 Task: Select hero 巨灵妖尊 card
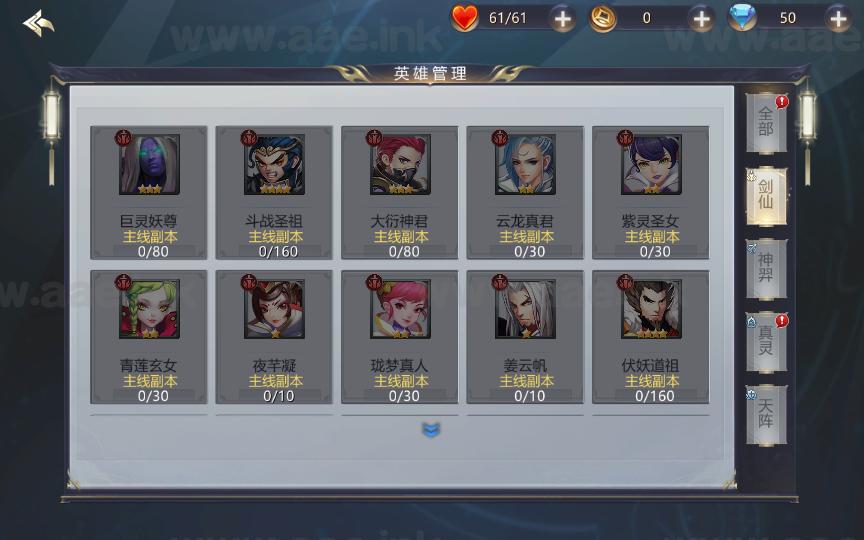coord(149,192)
